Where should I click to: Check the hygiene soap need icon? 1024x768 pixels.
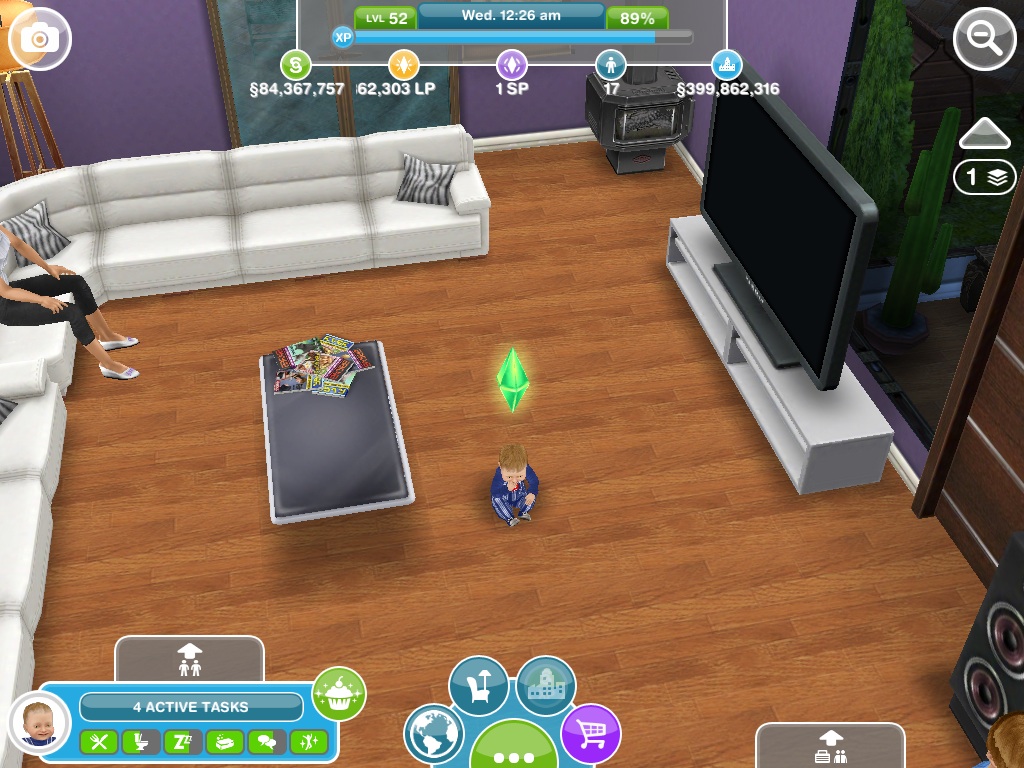click(x=225, y=742)
